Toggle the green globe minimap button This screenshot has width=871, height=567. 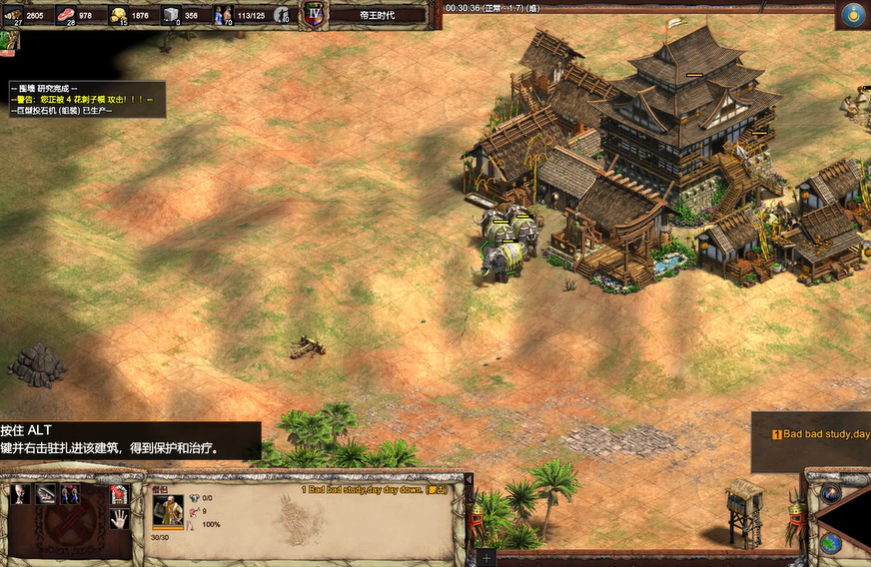click(x=831, y=543)
